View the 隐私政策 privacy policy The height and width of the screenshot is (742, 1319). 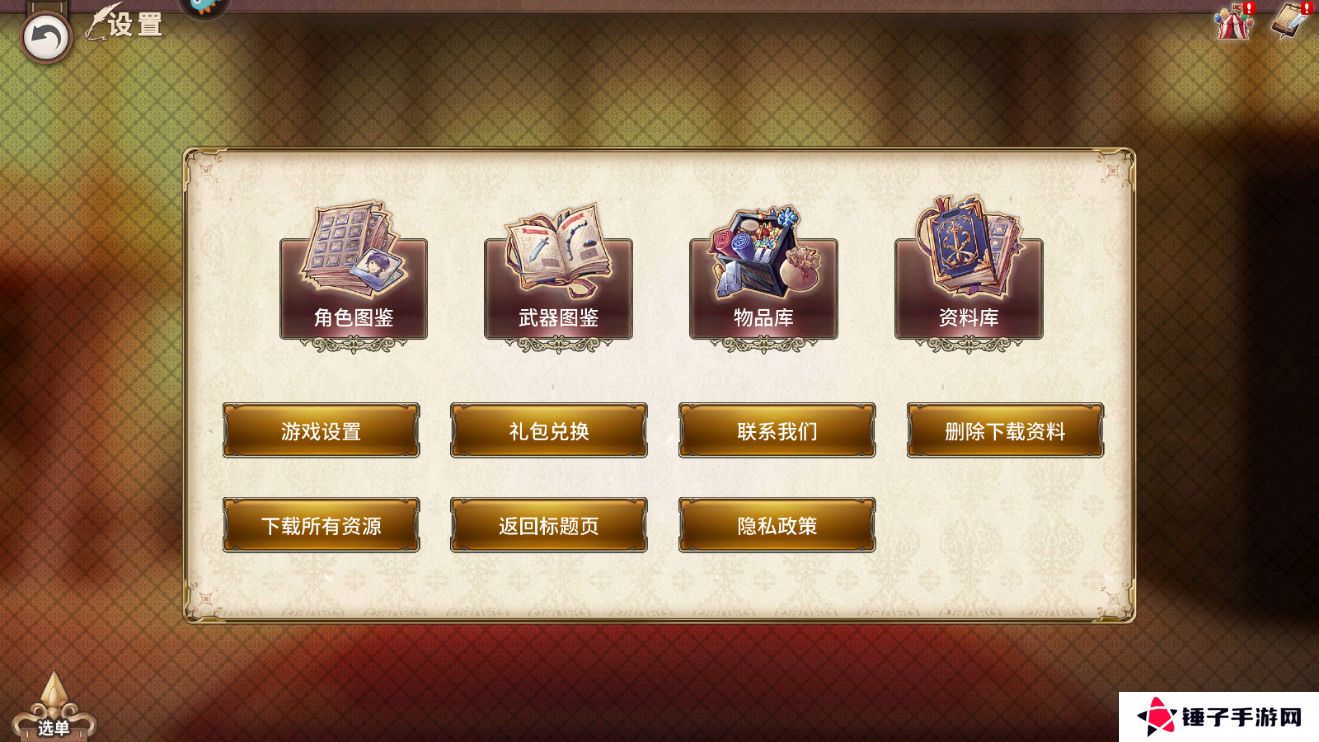777,524
